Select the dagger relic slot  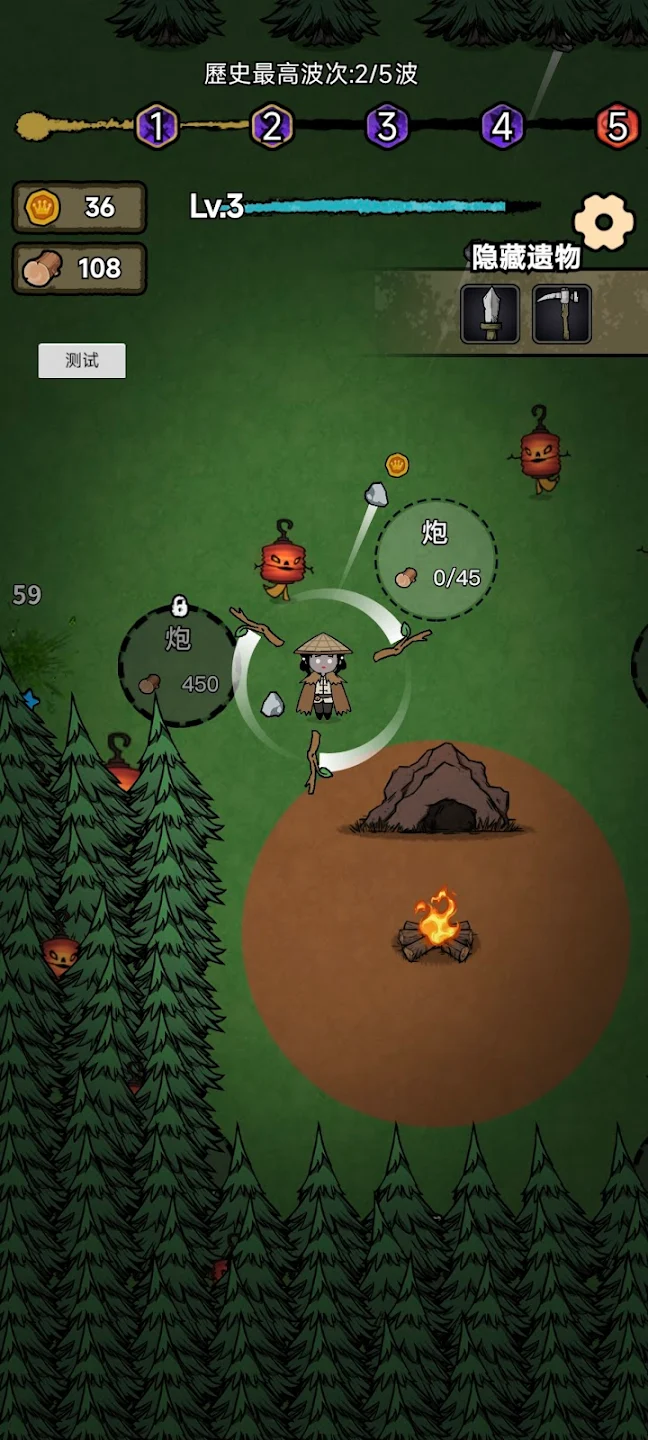pos(490,314)
